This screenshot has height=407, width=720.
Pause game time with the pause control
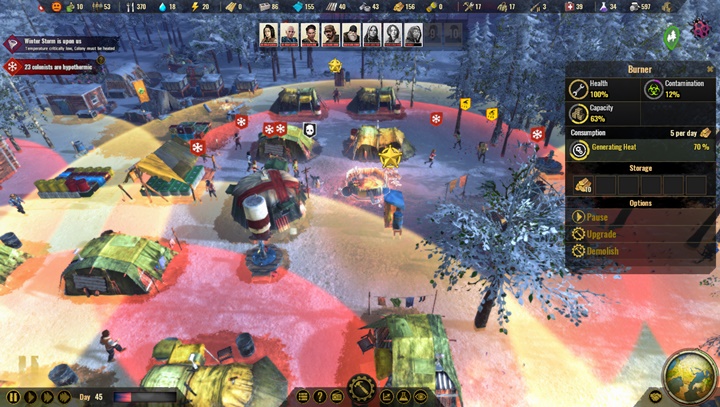click(x=13, y=397)
